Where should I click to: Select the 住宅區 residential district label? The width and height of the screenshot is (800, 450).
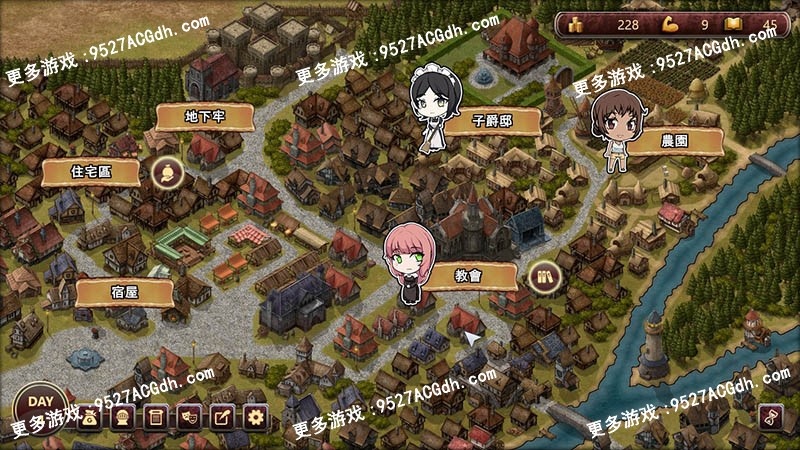[x=91, y=171]
